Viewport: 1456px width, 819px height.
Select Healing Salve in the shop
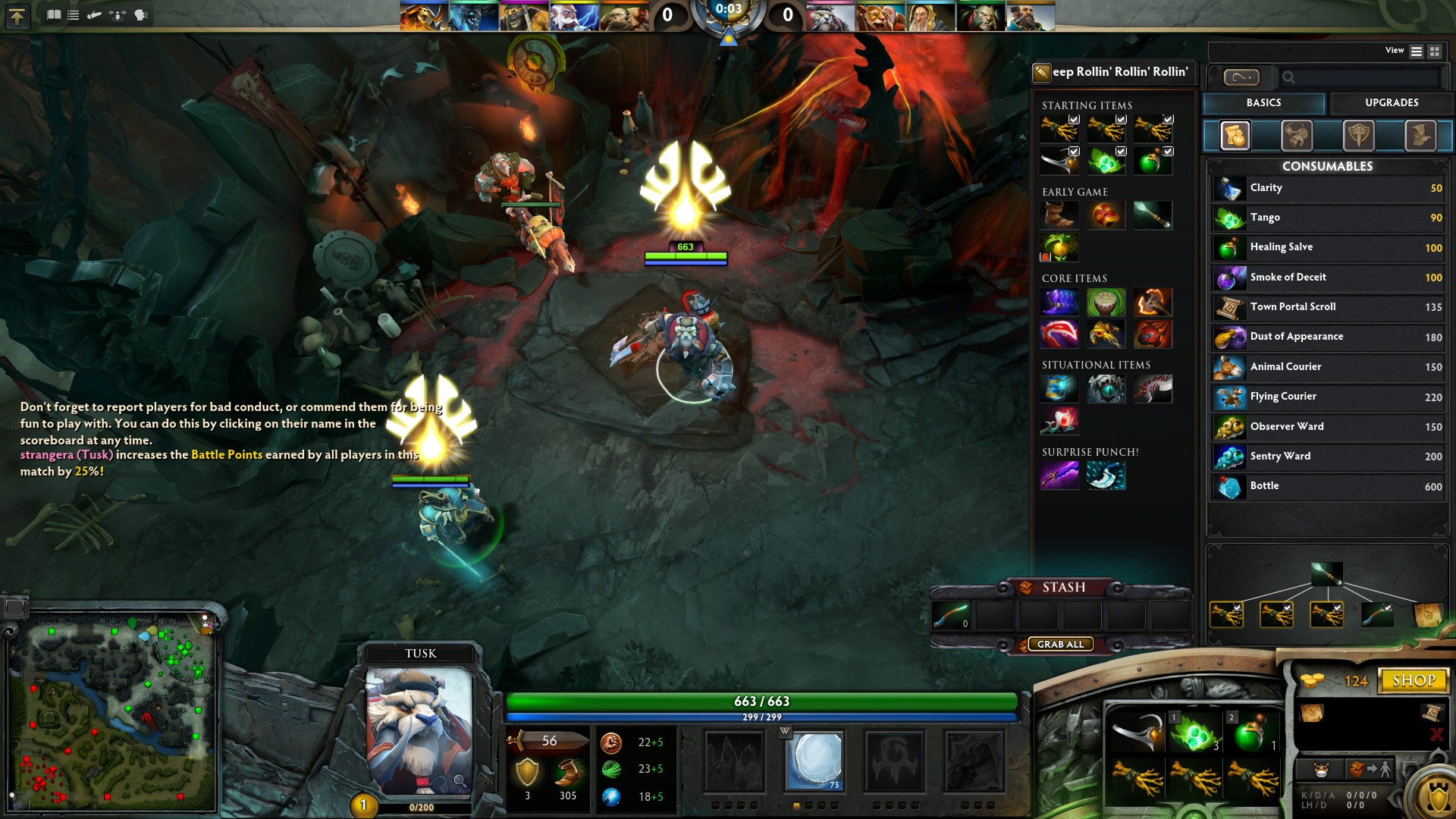click(1327, 247)
